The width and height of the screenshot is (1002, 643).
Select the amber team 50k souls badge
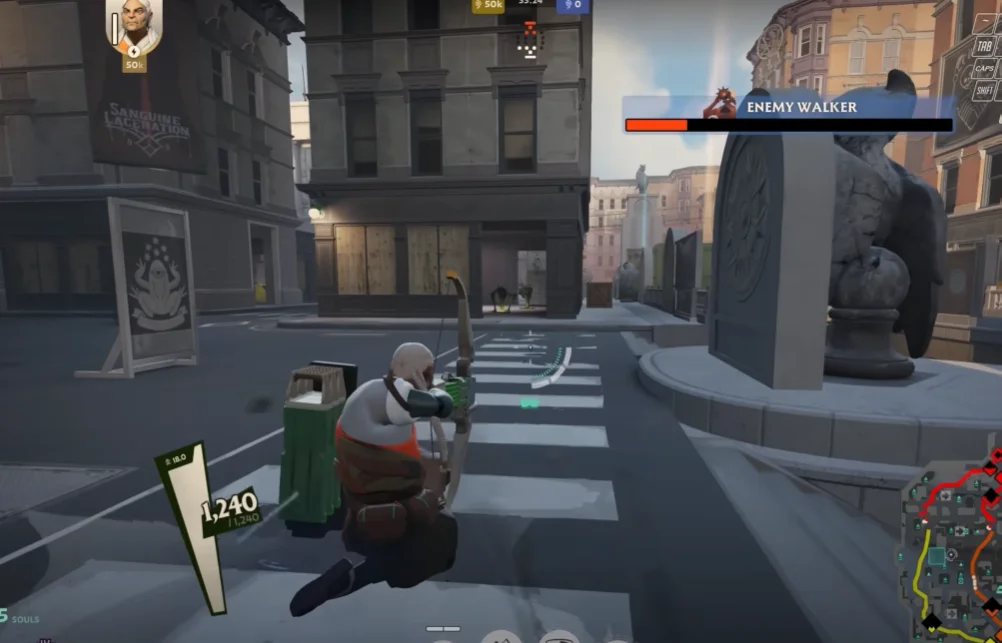(489, 6)
